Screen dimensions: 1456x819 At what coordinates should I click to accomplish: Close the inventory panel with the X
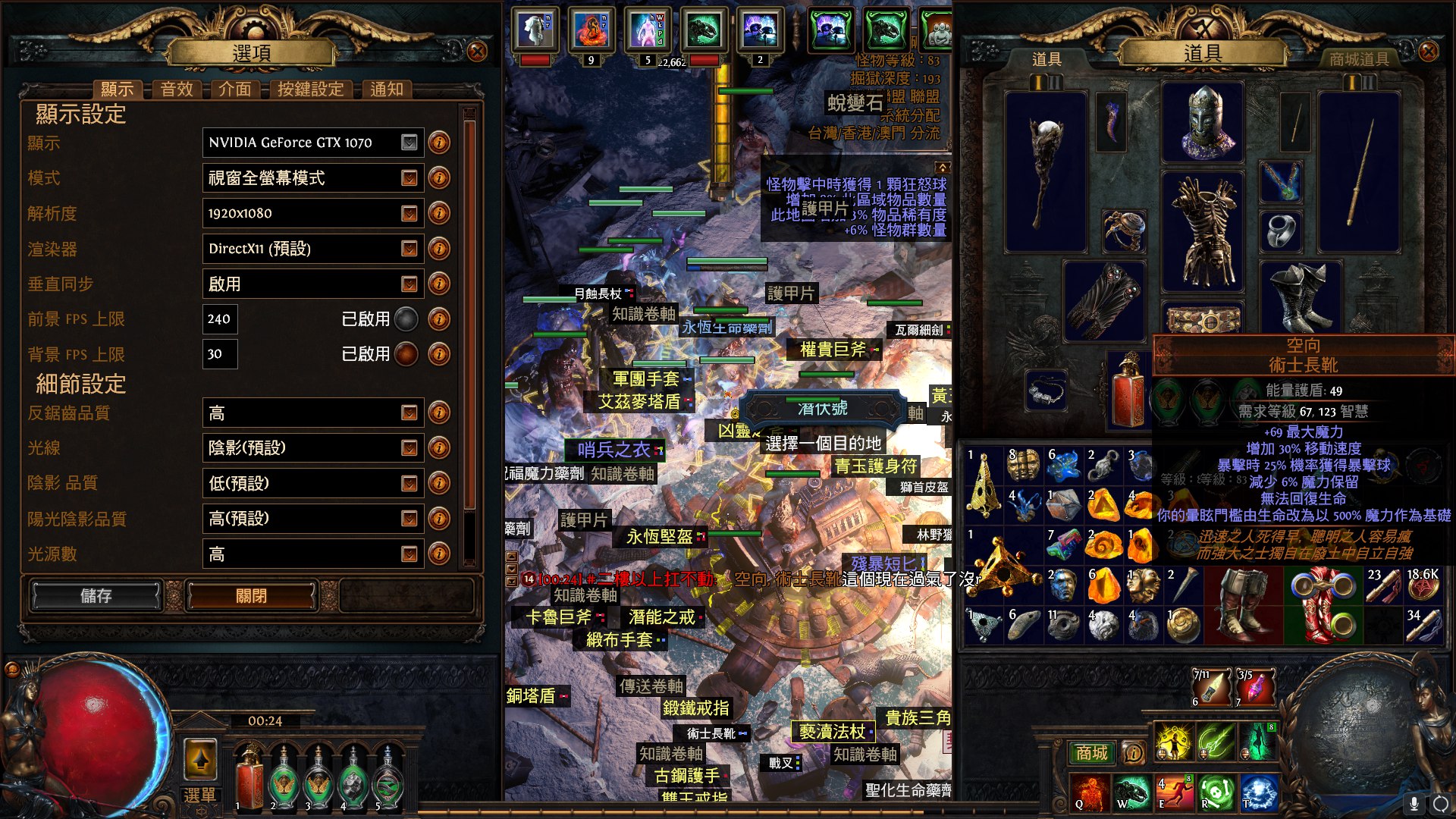pyautogui.click(x=1428, y=52)
